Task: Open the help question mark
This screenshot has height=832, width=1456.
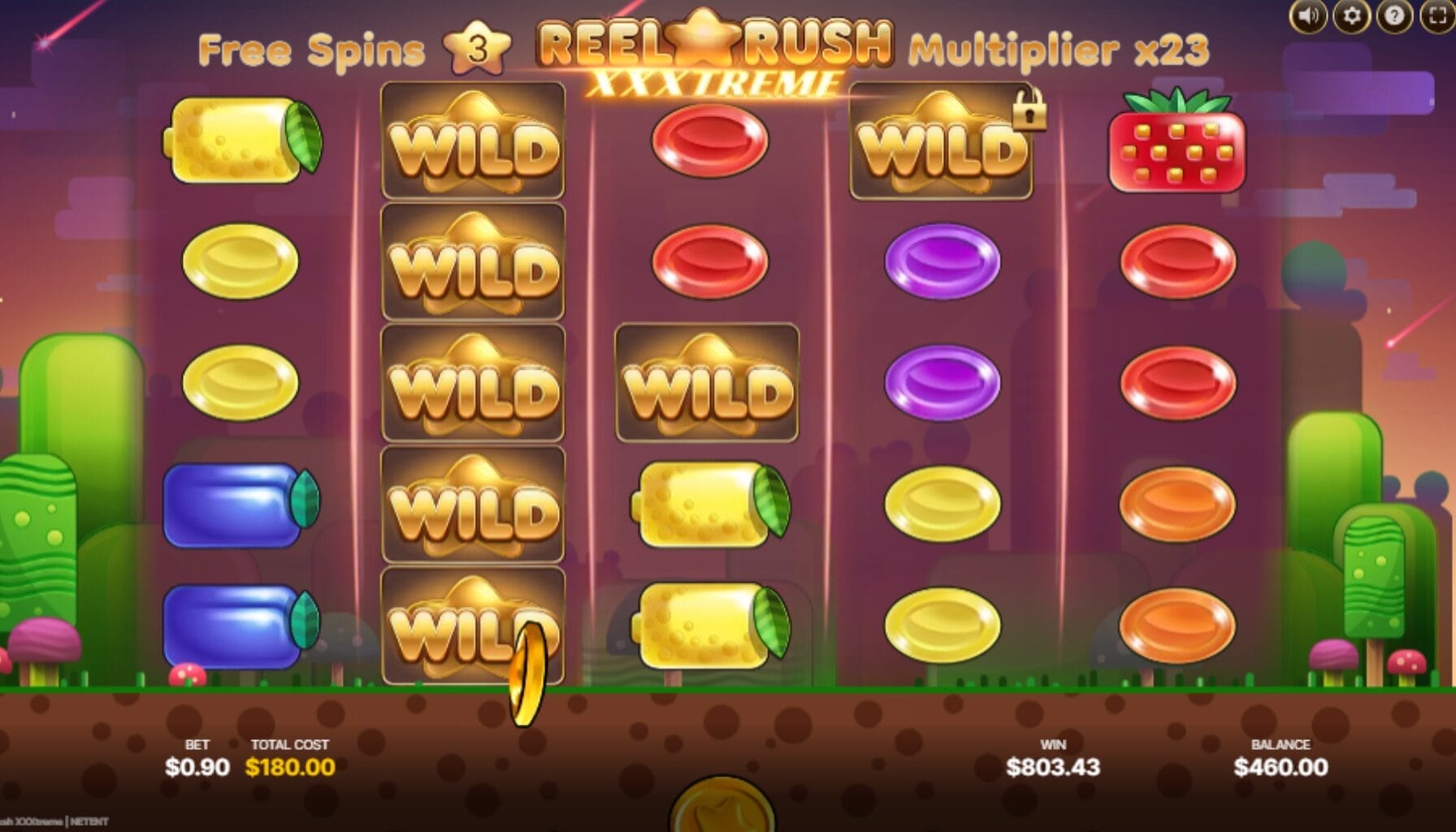Action: (1394, 15)
